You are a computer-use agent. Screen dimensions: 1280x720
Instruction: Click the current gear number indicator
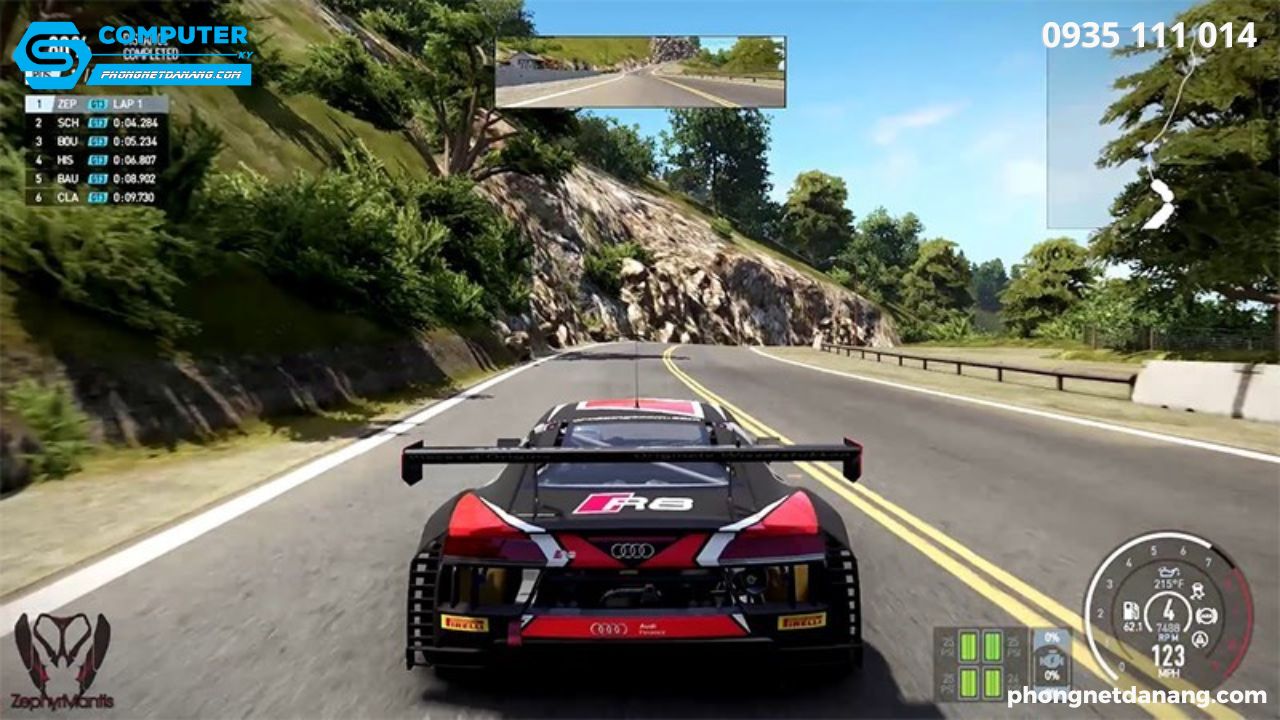pos(1166,609)
